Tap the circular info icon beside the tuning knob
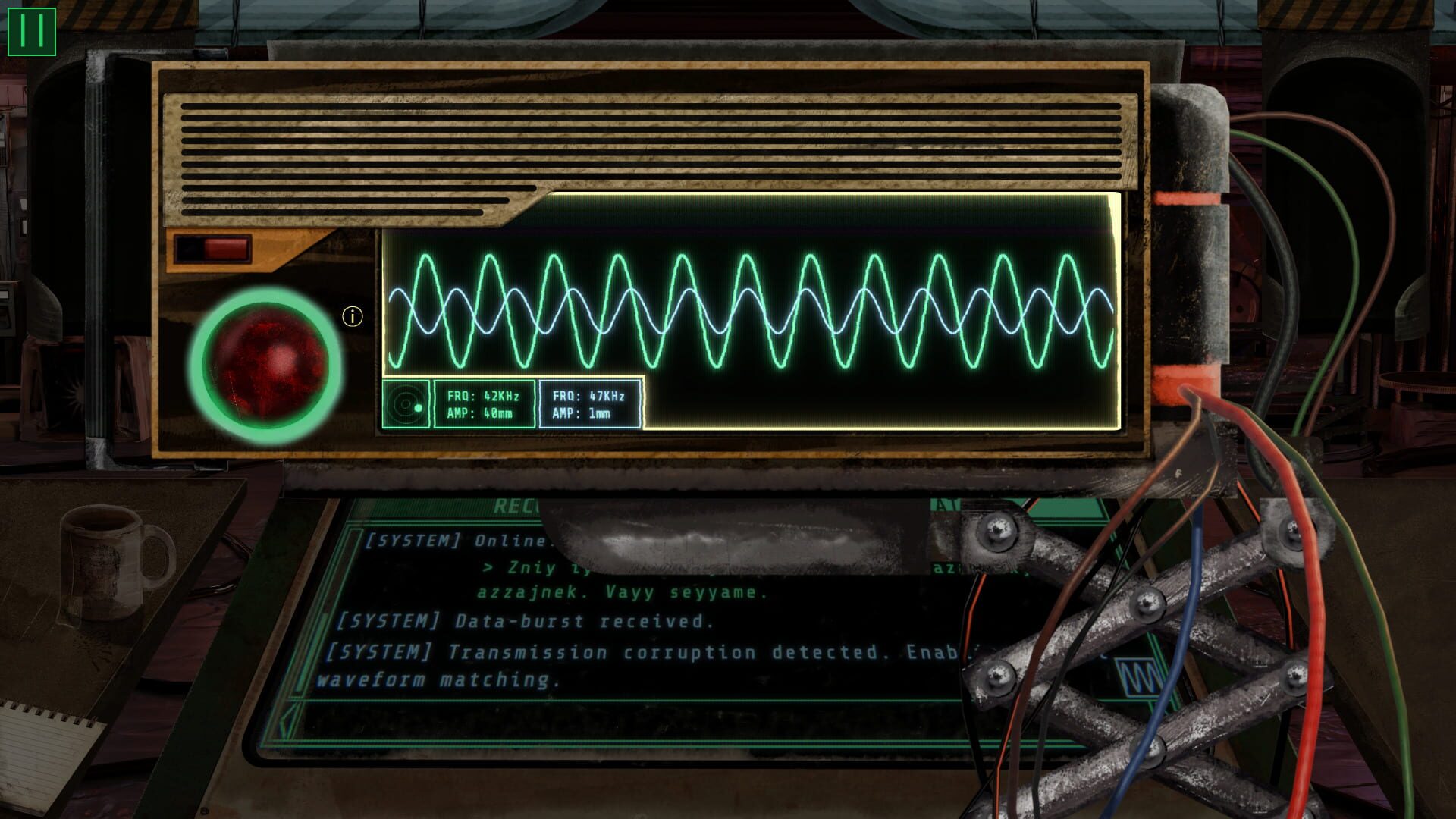This screenshot has height=819, width=1456. tap(352, 317)
